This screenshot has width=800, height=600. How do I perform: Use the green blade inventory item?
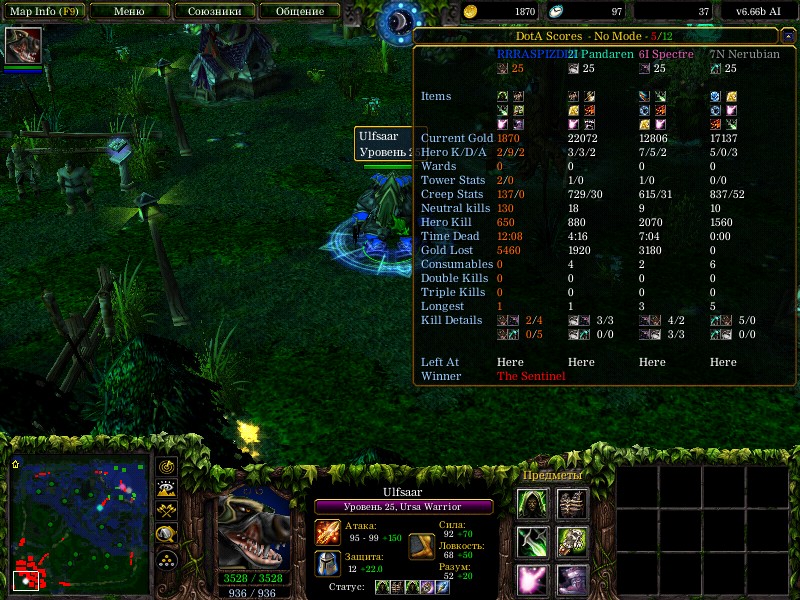click(532, 541)
